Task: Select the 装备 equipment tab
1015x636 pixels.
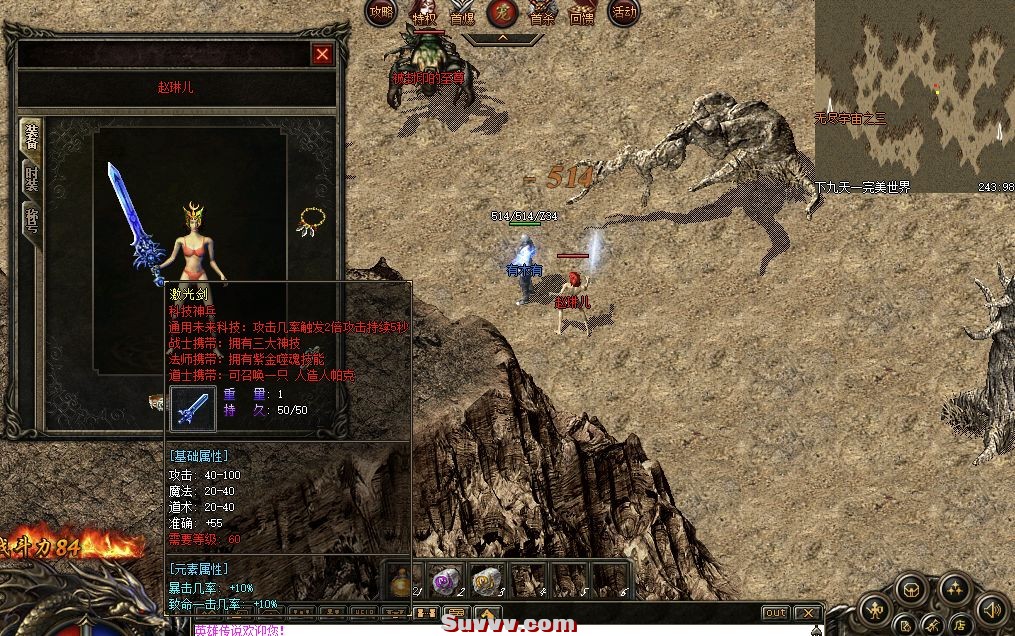Action: [31, 136]
